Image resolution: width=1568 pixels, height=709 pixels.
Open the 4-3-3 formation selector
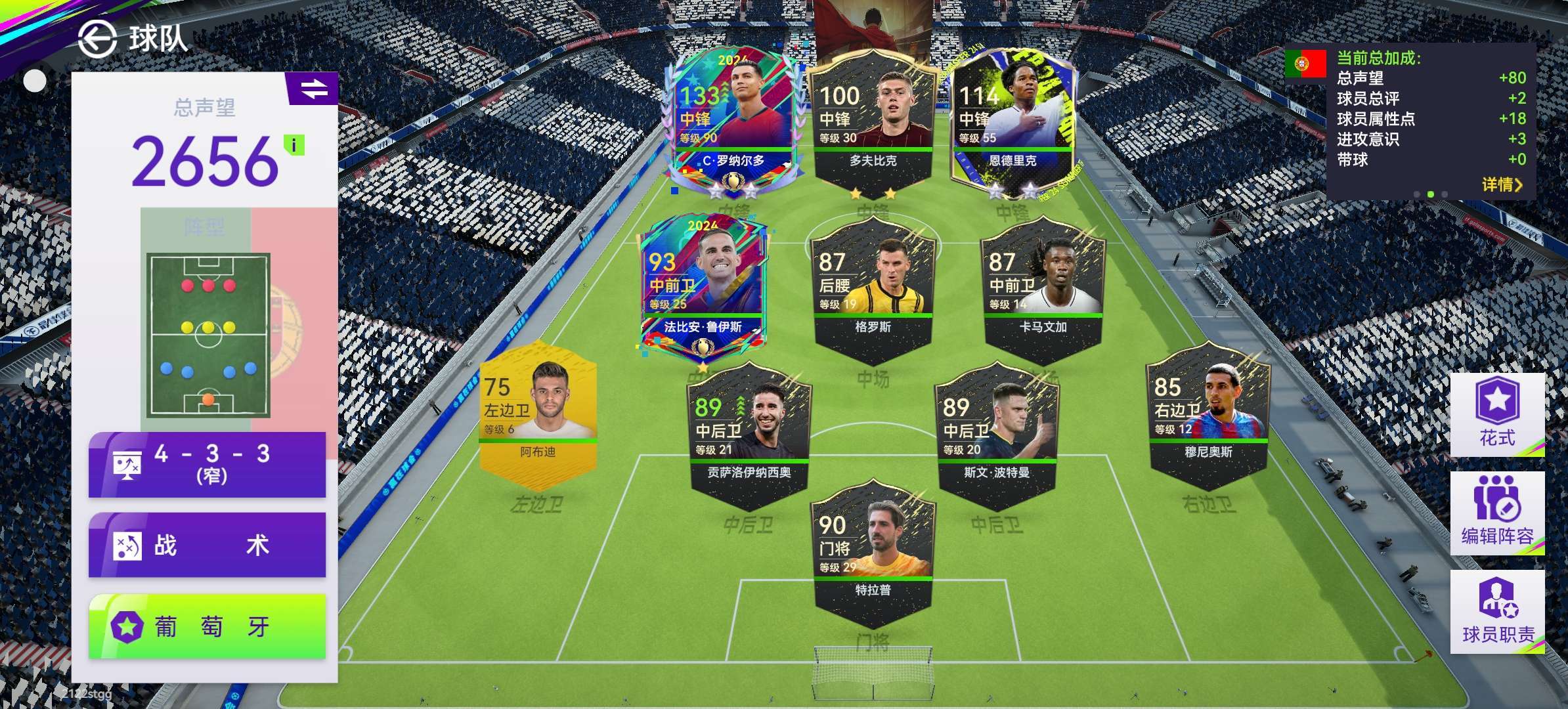point(207,464)
